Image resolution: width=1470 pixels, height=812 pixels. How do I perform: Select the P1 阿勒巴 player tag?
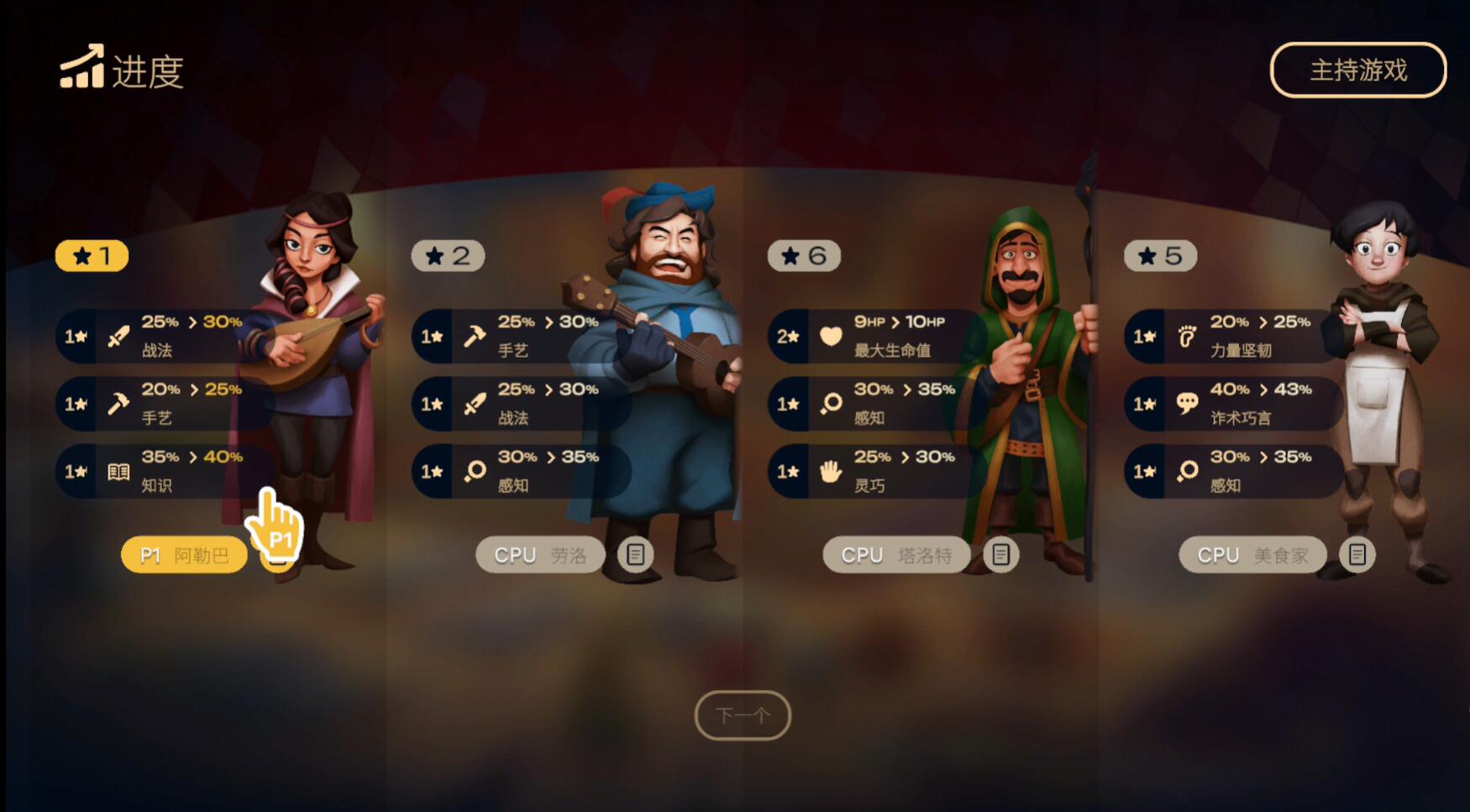(x=184, y=555)
